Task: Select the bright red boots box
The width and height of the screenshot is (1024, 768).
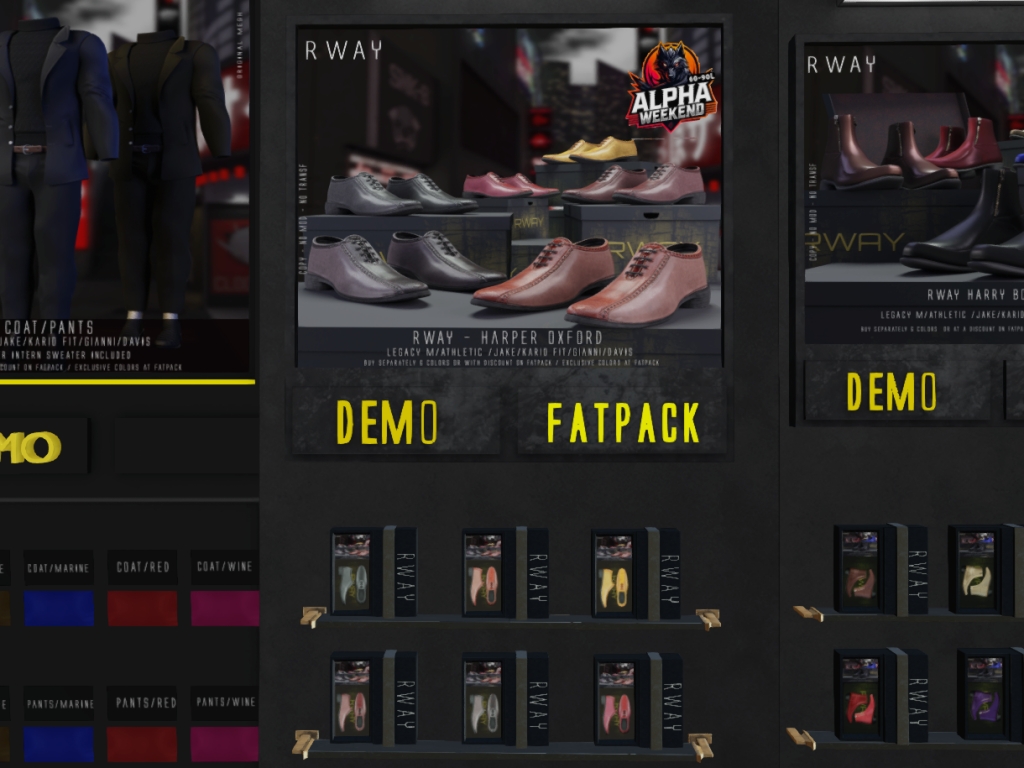Action: (x=860, y=696)
